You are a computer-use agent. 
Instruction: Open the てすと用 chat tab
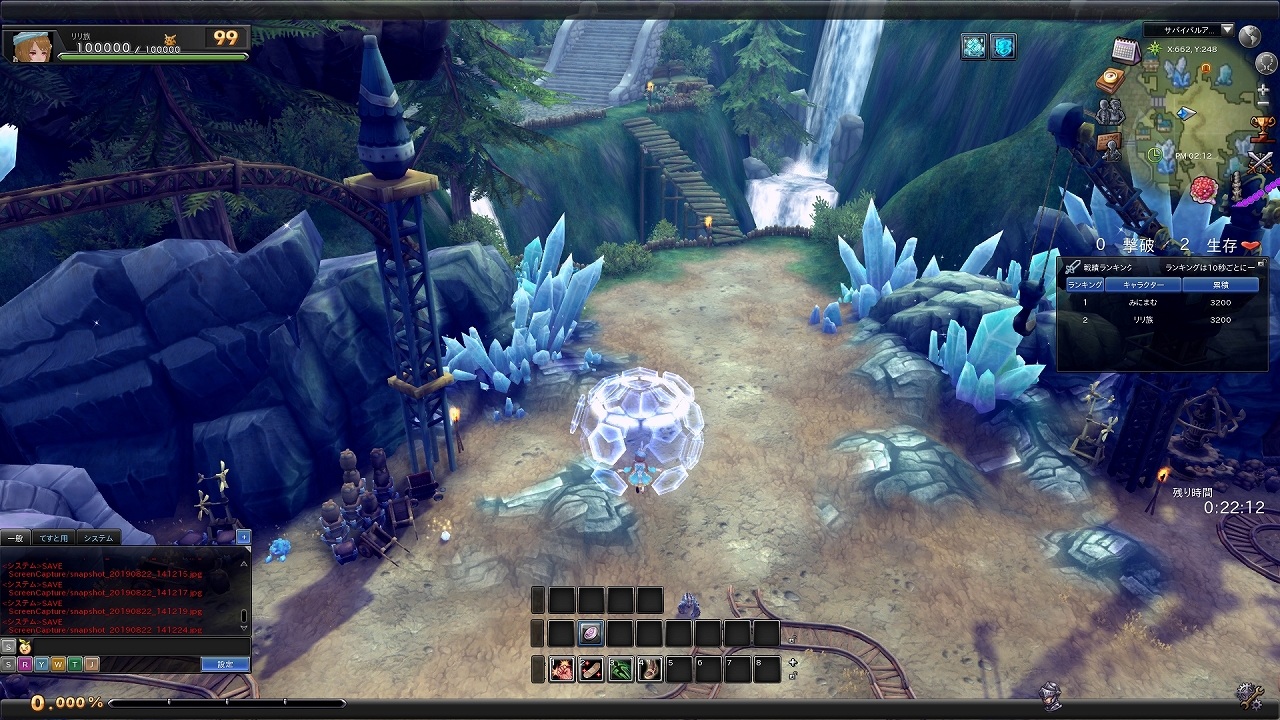54,538
